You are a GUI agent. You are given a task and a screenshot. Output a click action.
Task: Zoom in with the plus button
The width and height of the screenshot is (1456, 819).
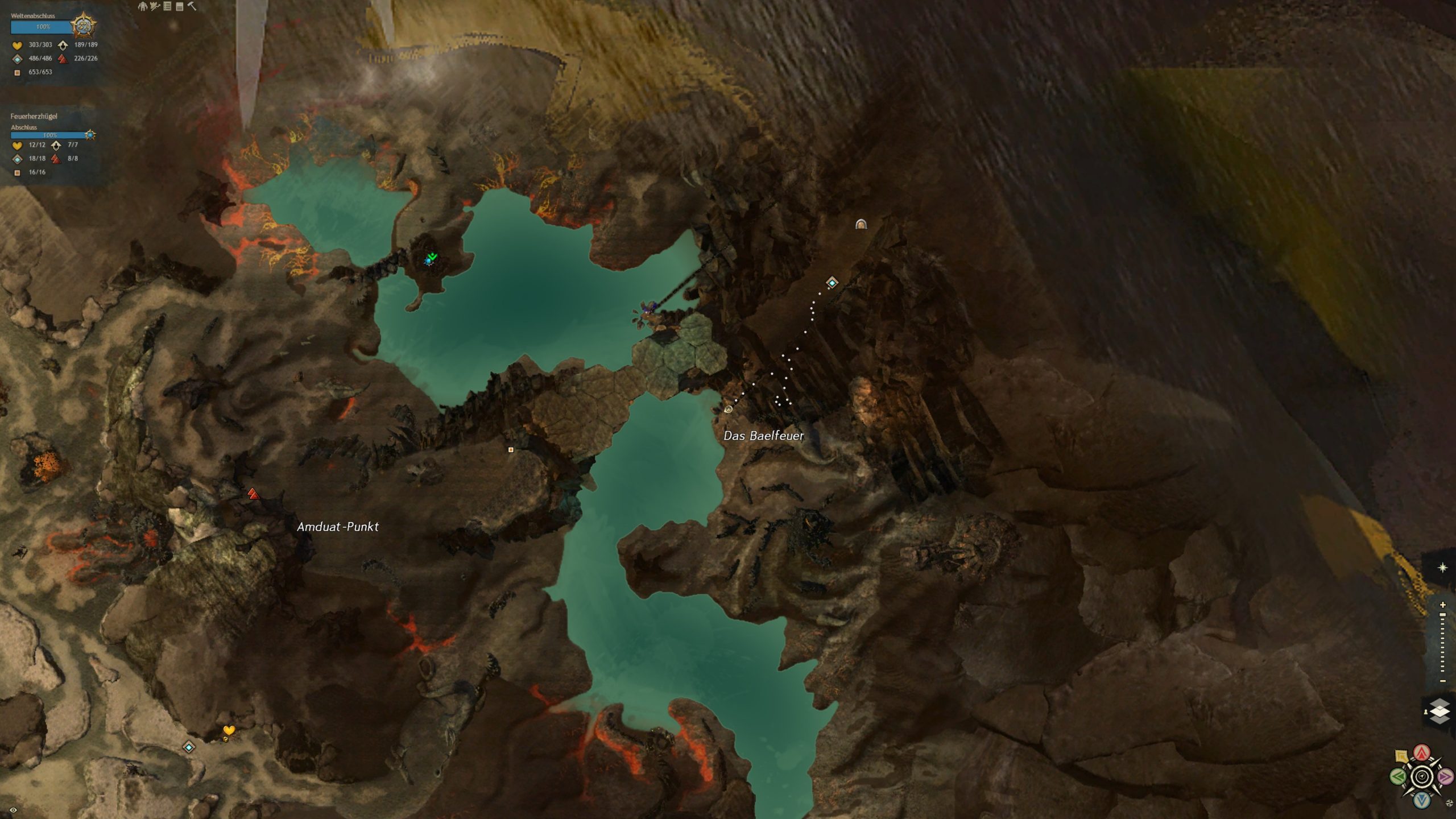pyautogui.click(x=1442, y=605)
